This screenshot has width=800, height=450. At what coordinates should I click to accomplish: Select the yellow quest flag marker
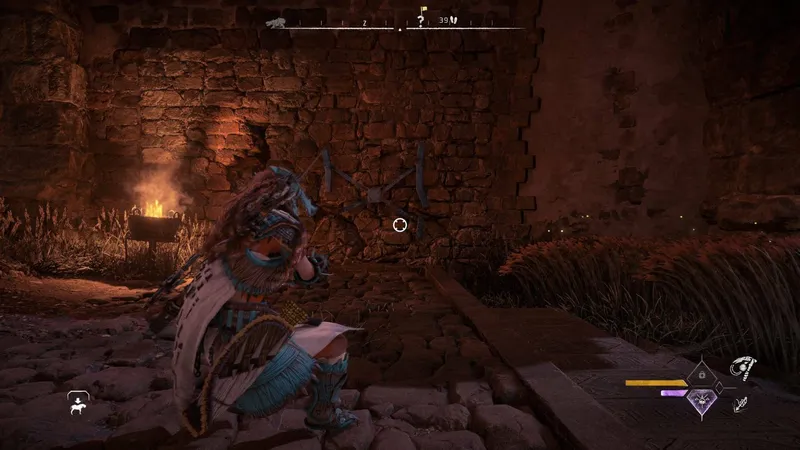pos(422,10)
